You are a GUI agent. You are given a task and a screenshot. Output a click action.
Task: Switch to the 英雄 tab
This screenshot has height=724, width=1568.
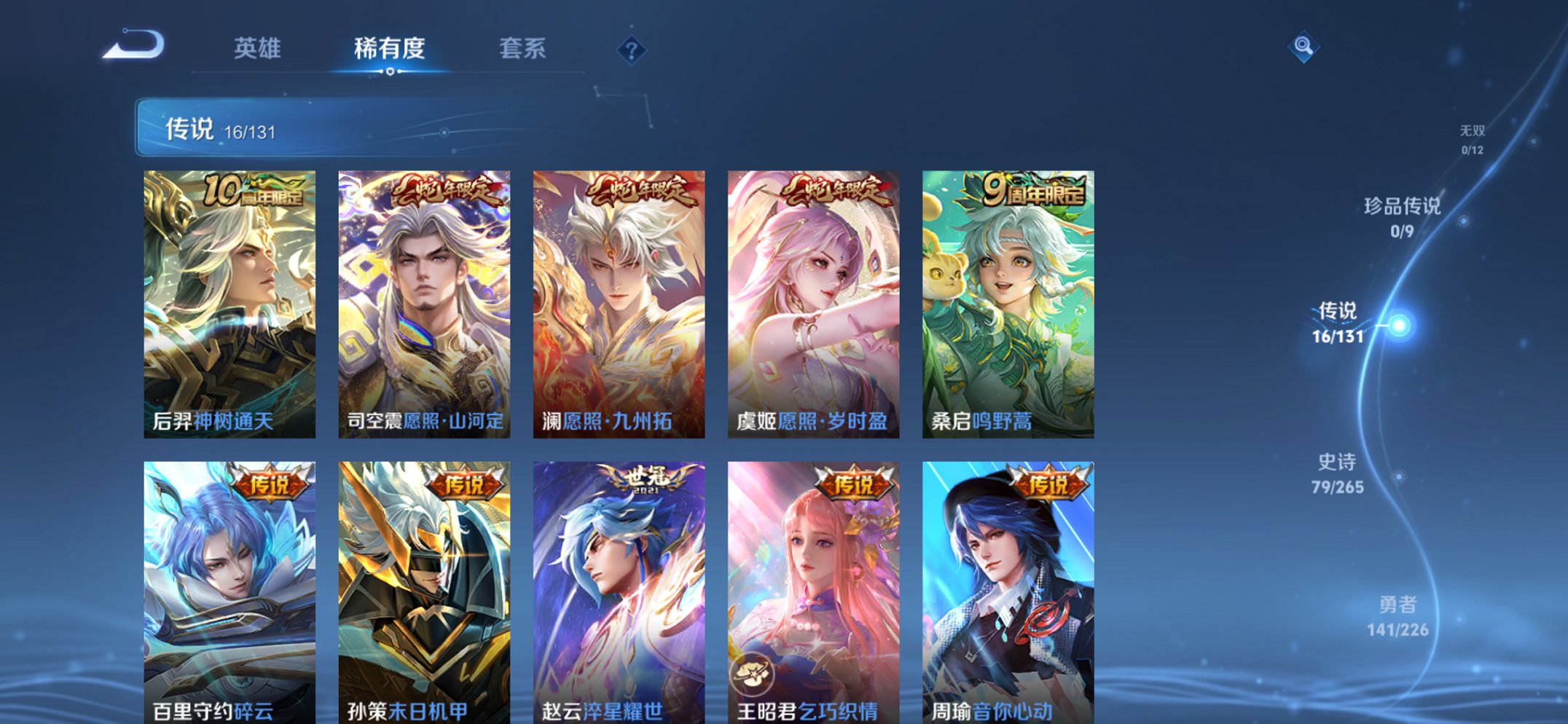click(x=259, y=49)
